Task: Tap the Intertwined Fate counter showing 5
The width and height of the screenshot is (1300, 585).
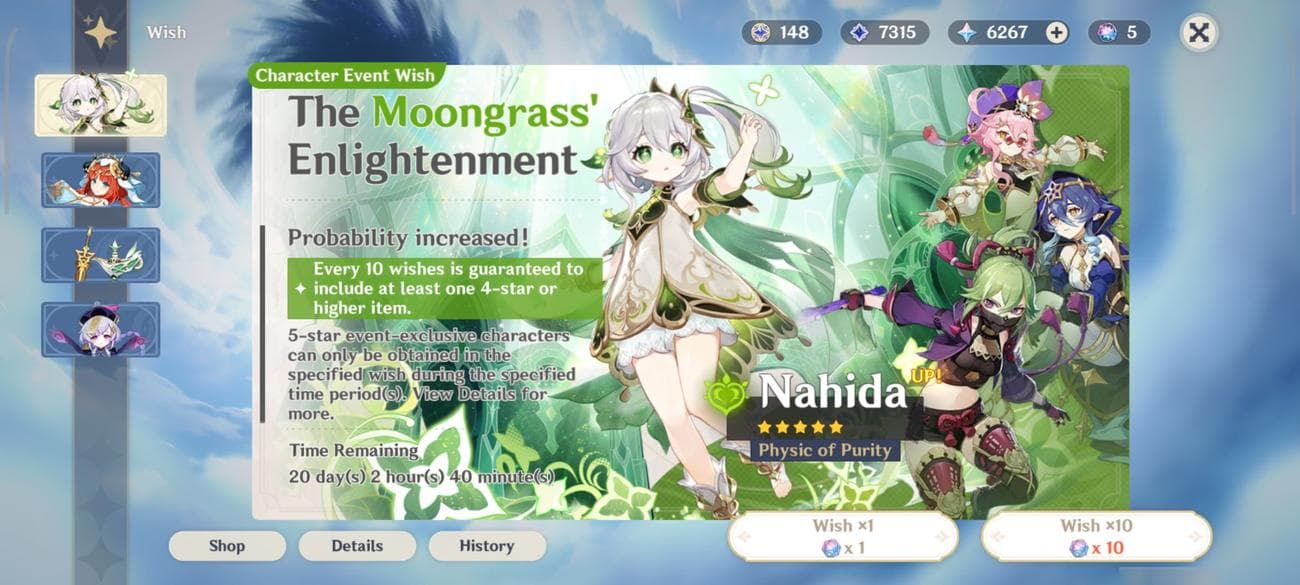Action: (x=1120, y=33)
